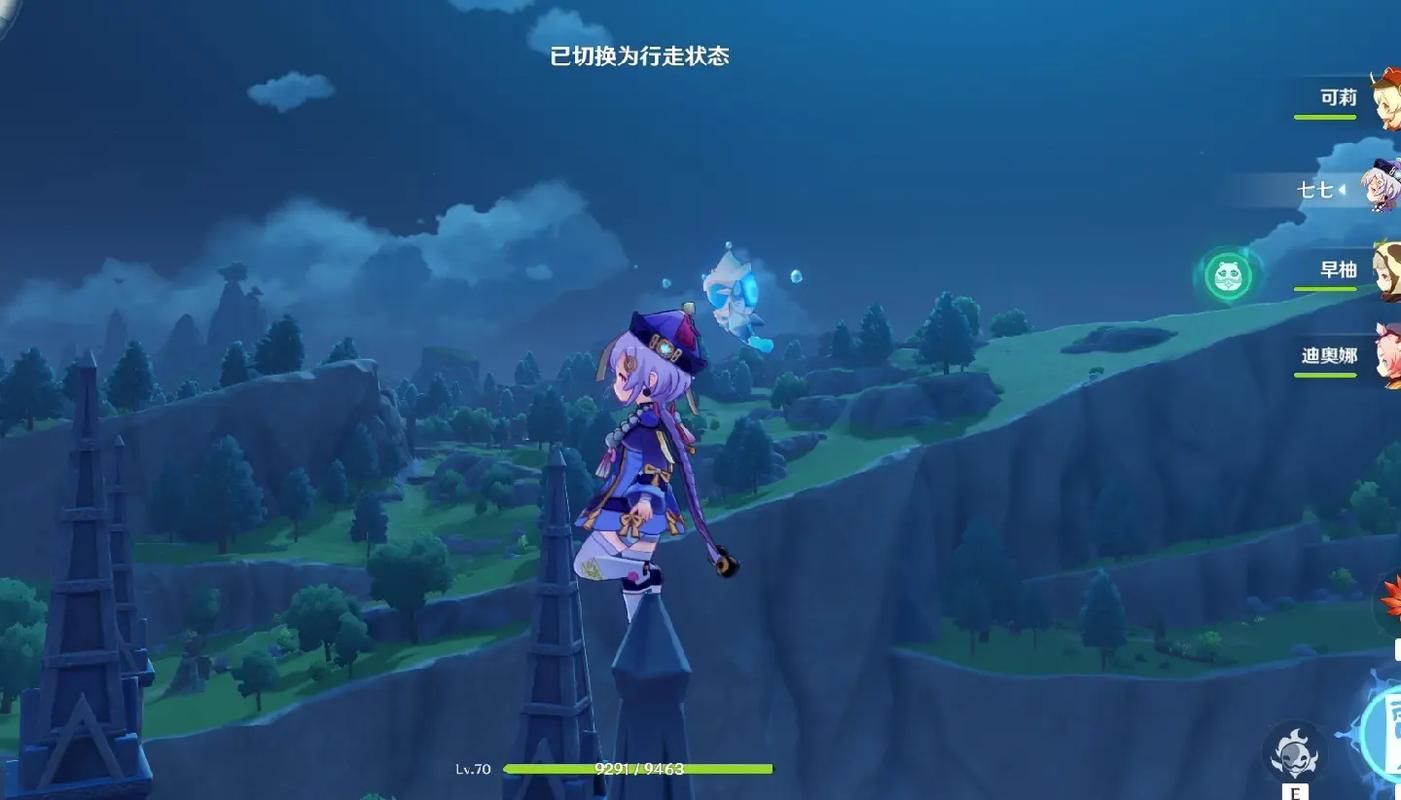
Task: Click Qiqi's (七七) party avatar
Action: coord(1385,190)
